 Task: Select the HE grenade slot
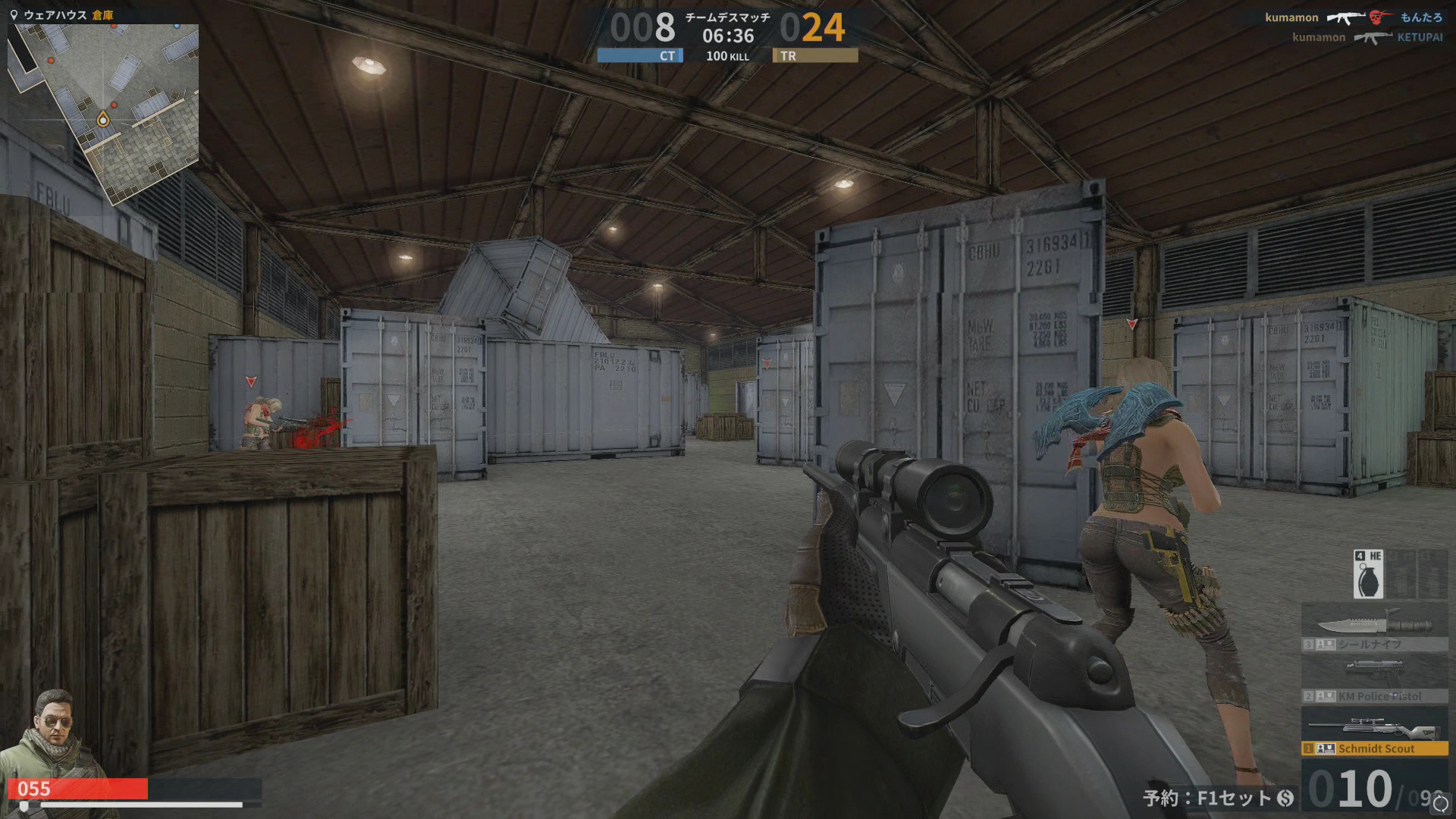(1368, 574)
